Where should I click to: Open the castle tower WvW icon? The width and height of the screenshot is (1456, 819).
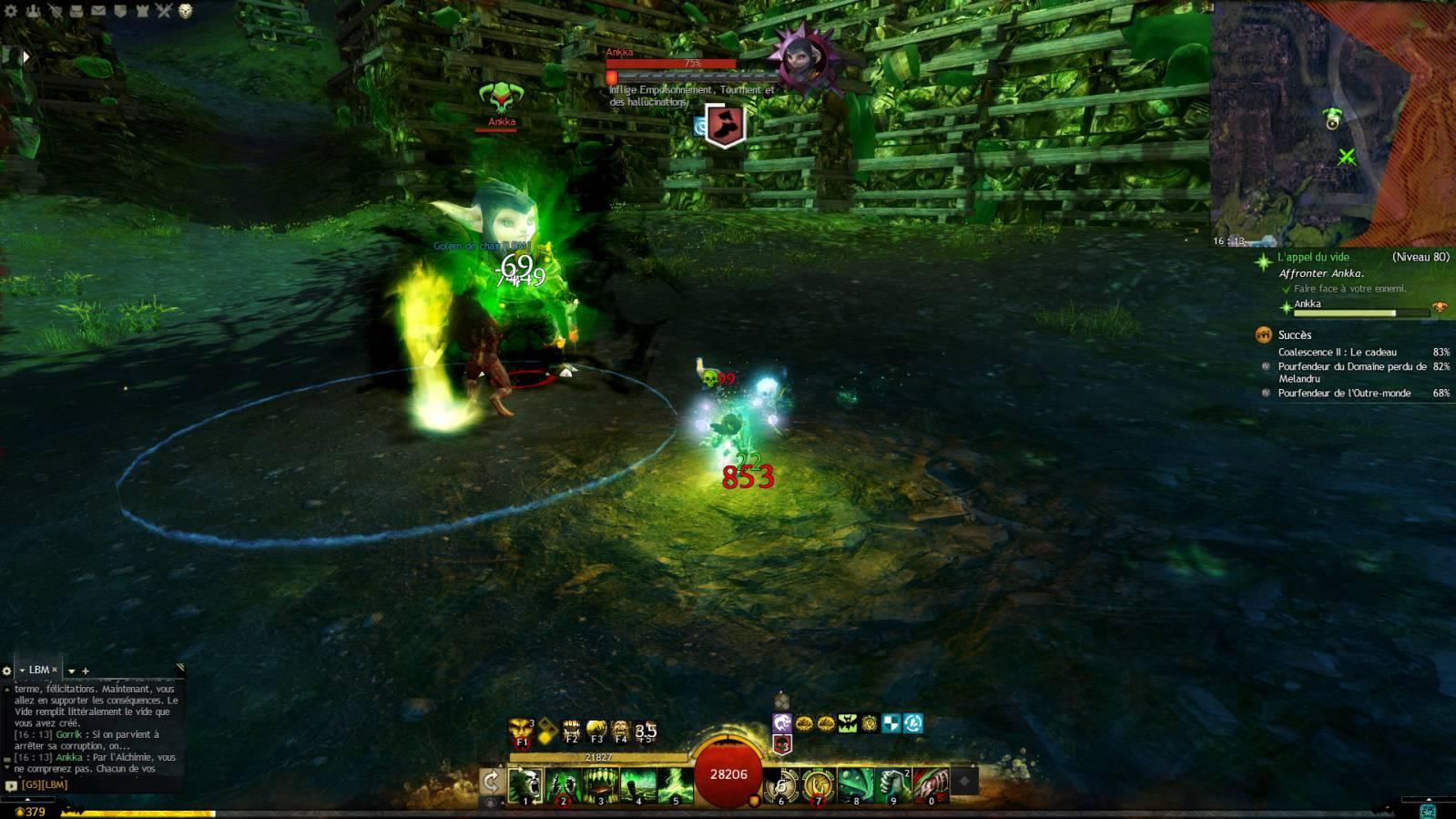[x=142, y=11]
